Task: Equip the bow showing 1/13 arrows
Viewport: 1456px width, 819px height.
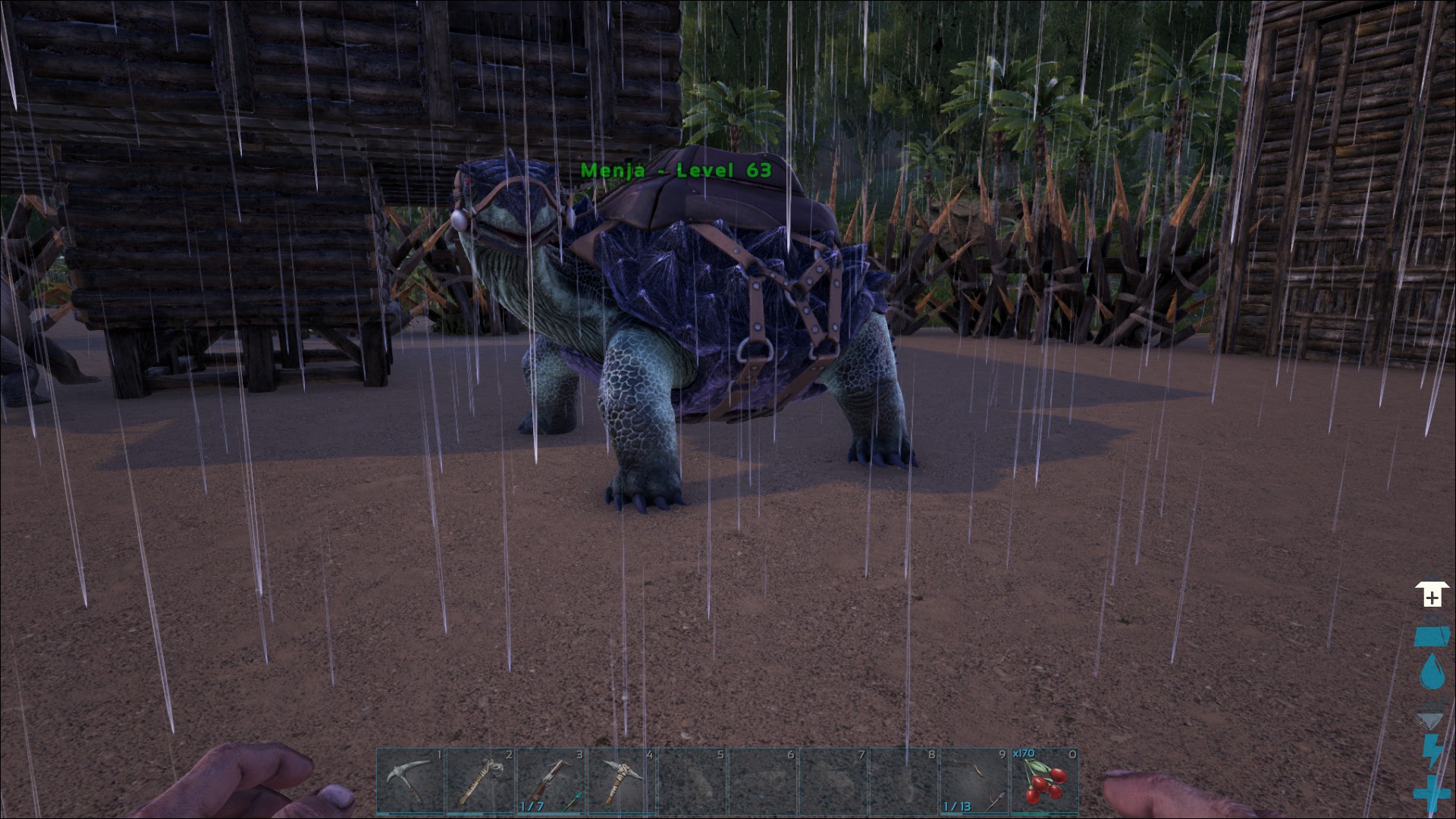Action: click(x=974, y=780)
